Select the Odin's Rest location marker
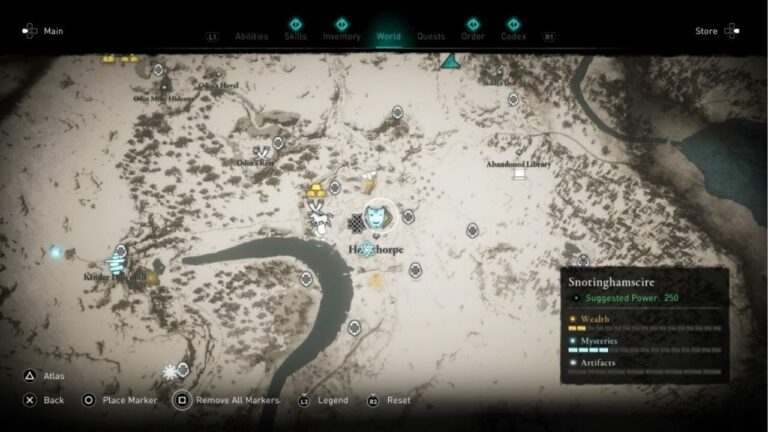The width and height of the screenshot is (768, 432). (262, 151)
